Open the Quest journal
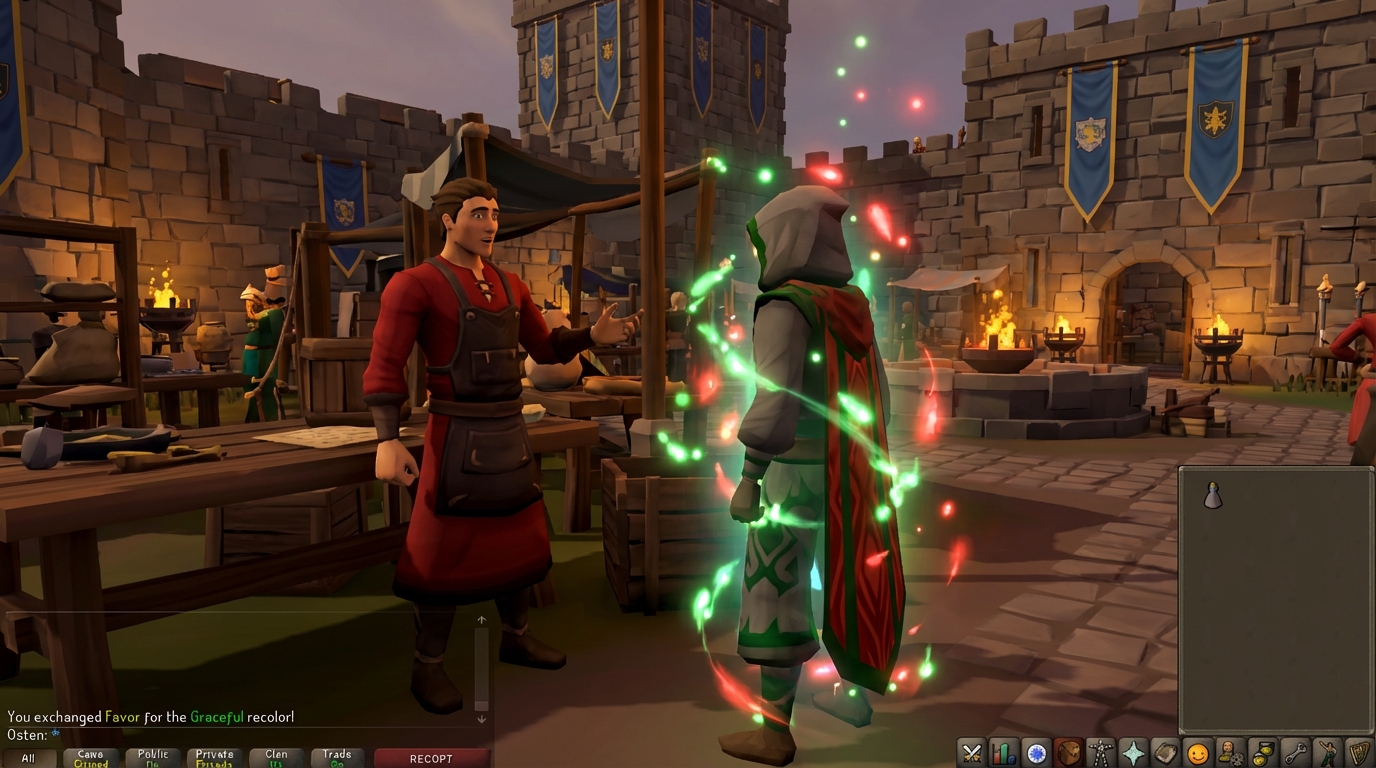The height and width of the screenshot is (768, 1376). pos(1035,755)
